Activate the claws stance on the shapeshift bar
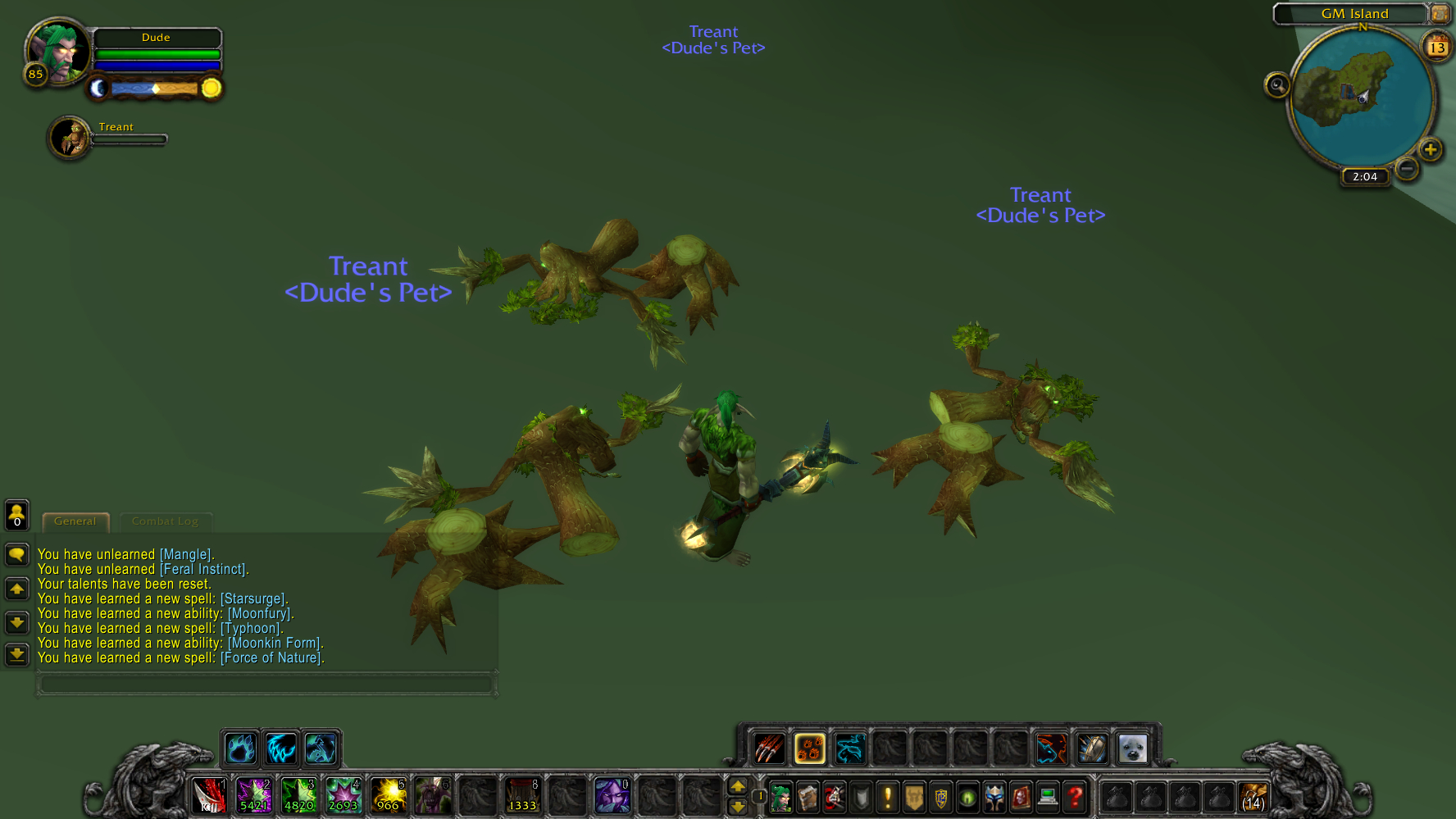Viewport: 1456px width, 819px height. (x=769, y=748)
